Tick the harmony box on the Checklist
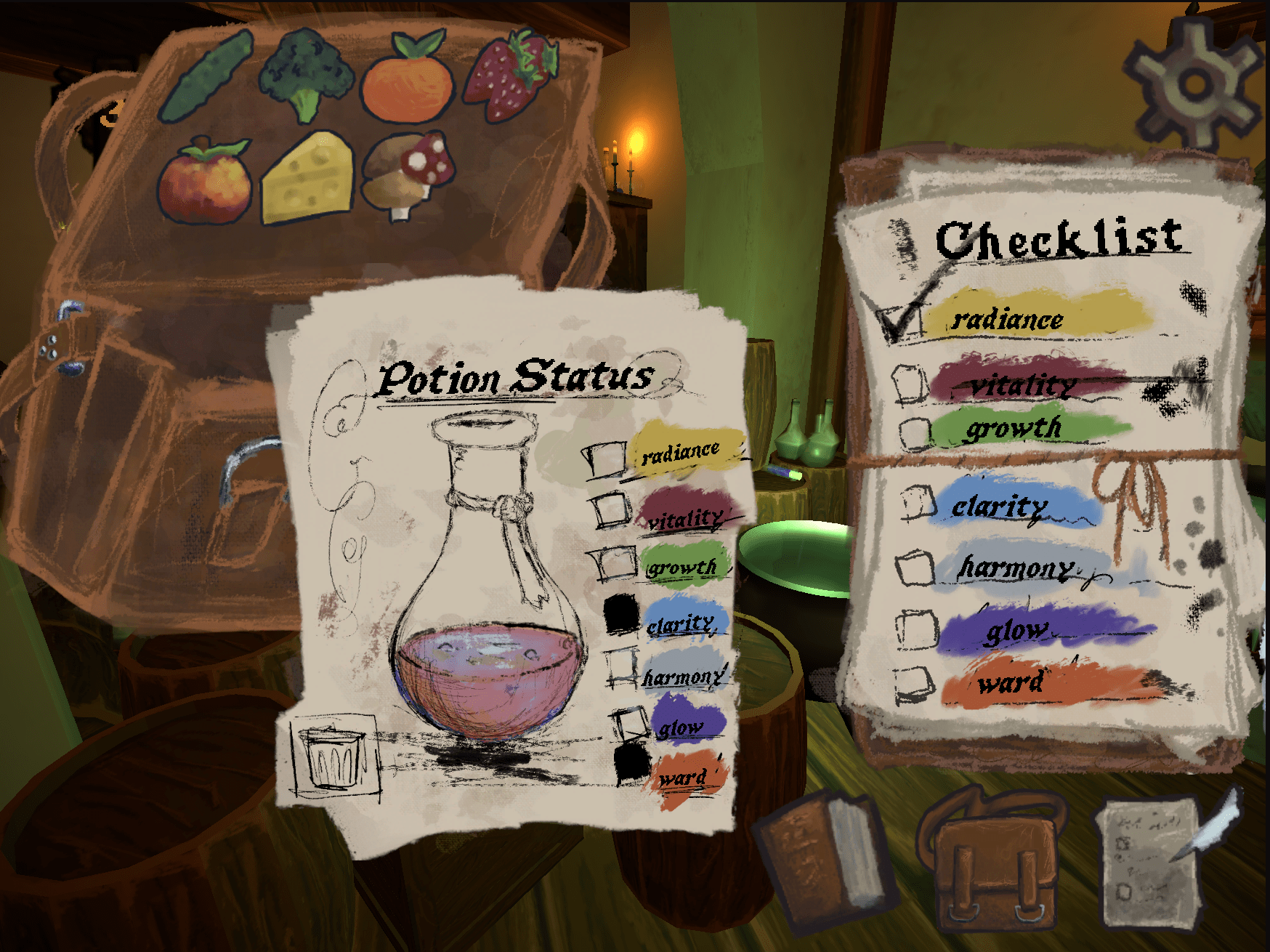This screenshot has height=952, width=1270. pos(915,568)
